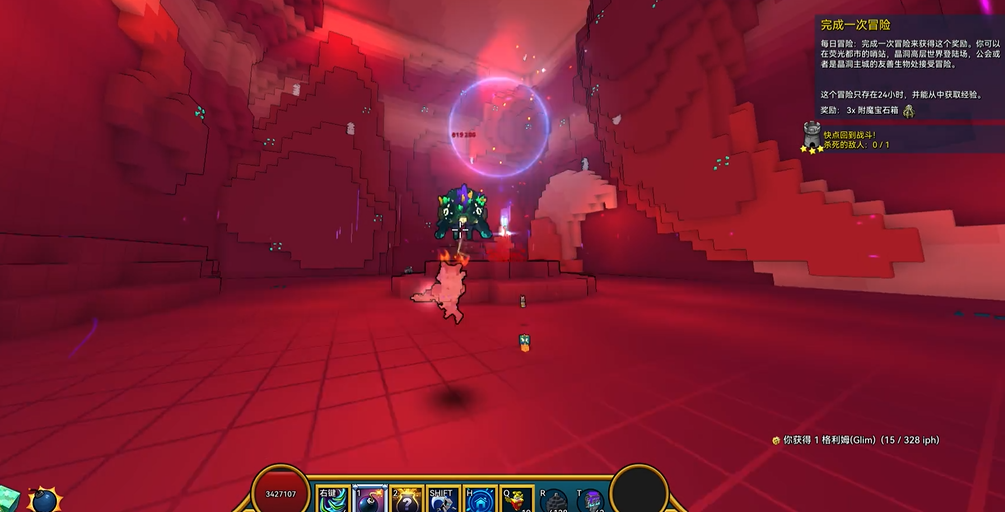Use the bomb ability in slot 1
The image size is (1005, 512).
(x=370, y=499)
